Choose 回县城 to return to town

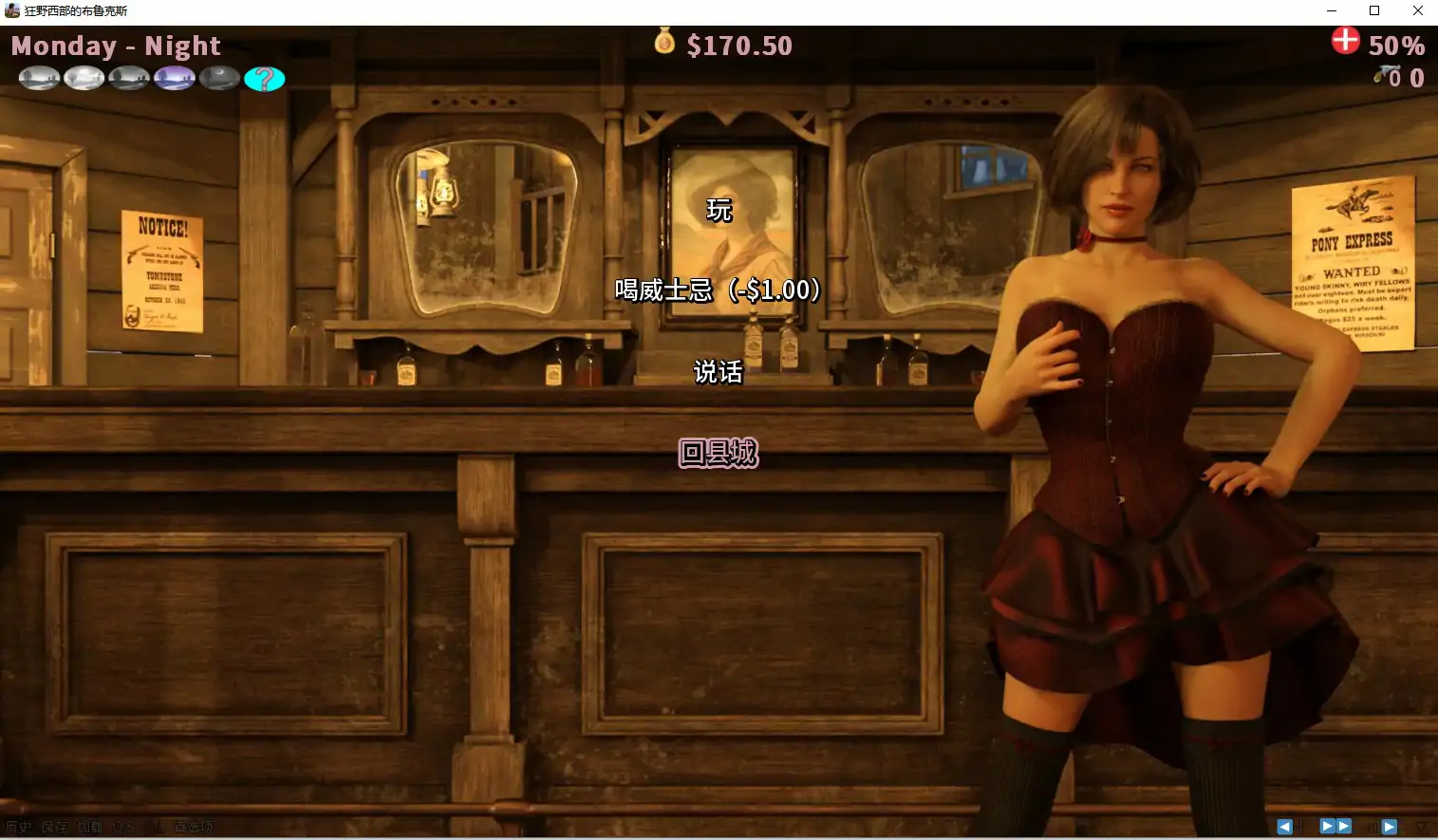(719, 453)
